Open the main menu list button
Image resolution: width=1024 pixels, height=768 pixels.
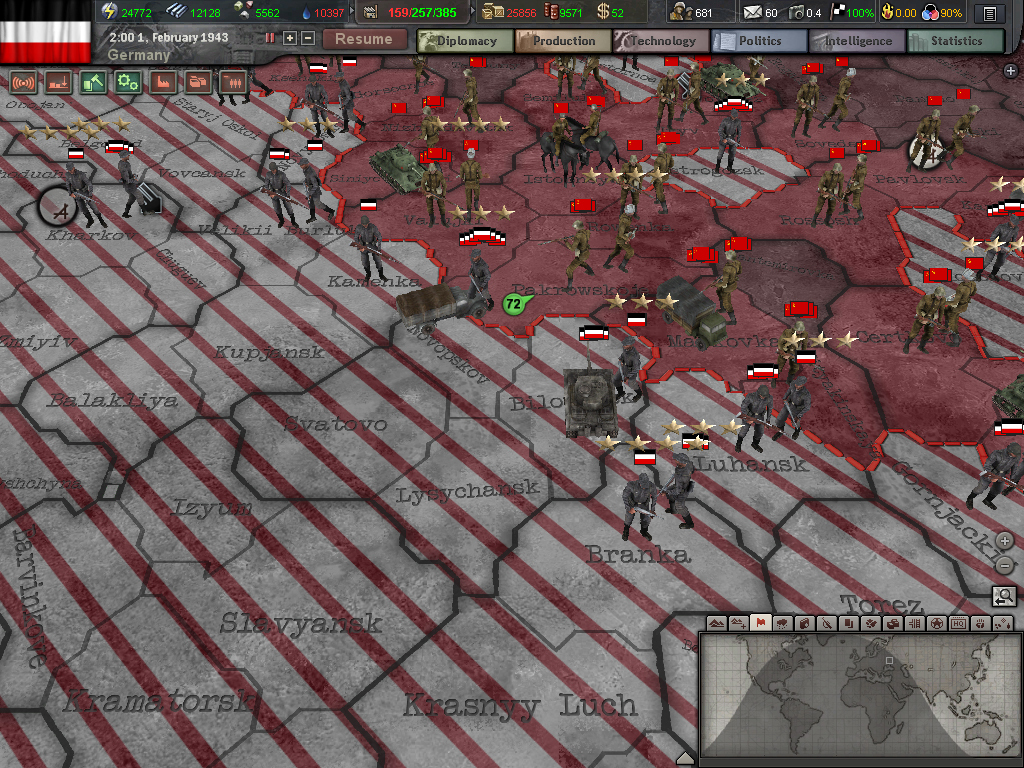tap(990, 13)
